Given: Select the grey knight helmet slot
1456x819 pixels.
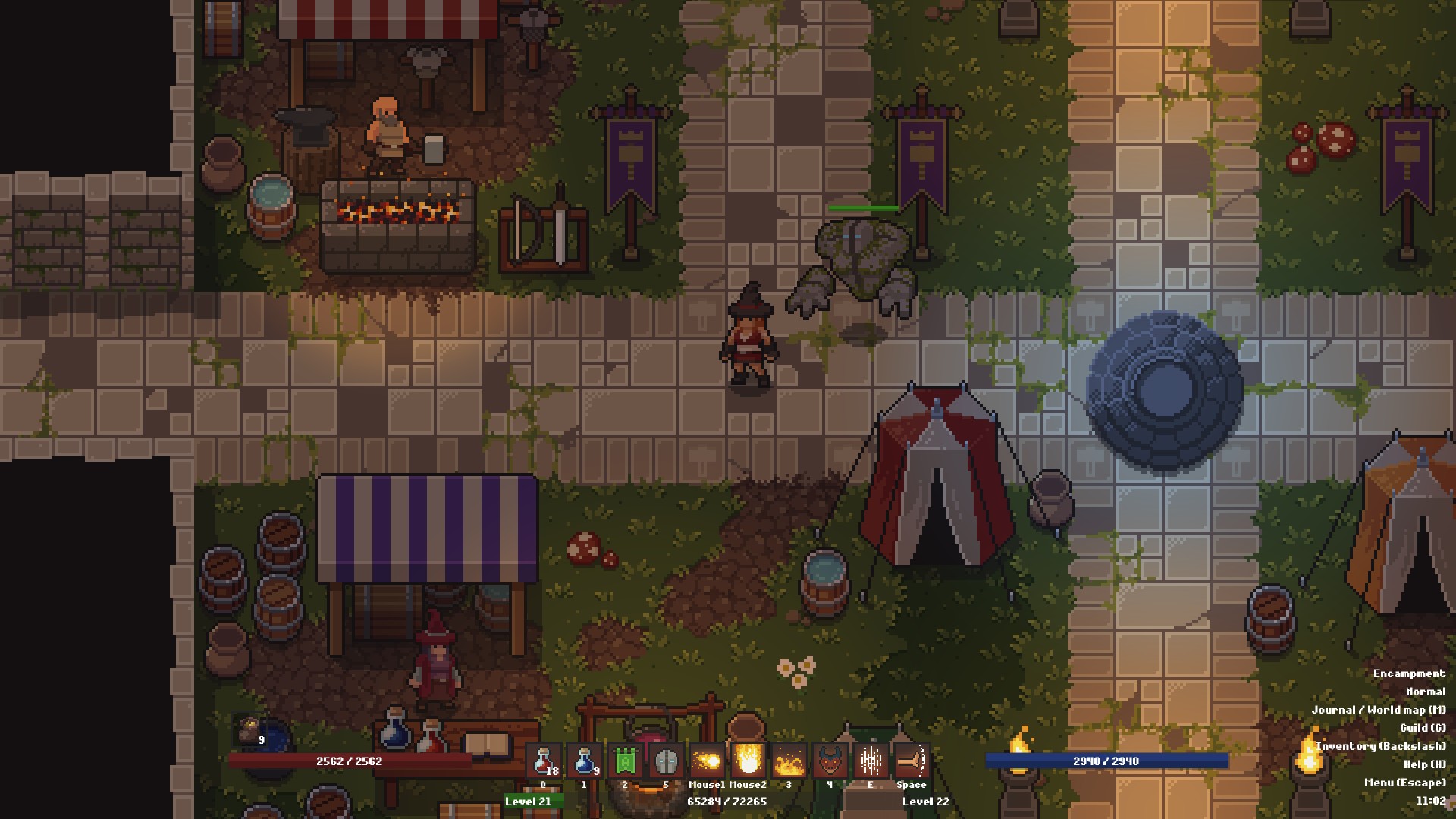Looking at the screenshot, I should point(666,761).
